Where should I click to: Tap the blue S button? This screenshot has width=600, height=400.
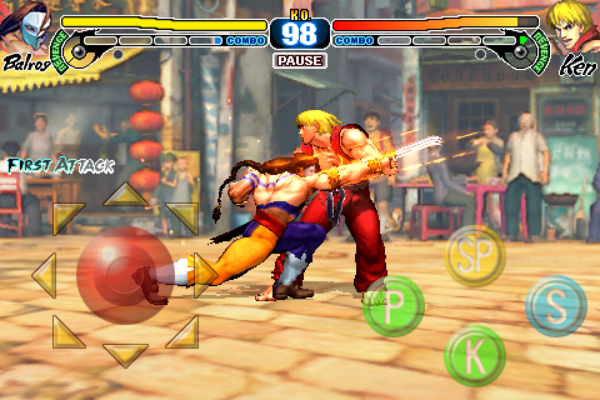point(556,305)
